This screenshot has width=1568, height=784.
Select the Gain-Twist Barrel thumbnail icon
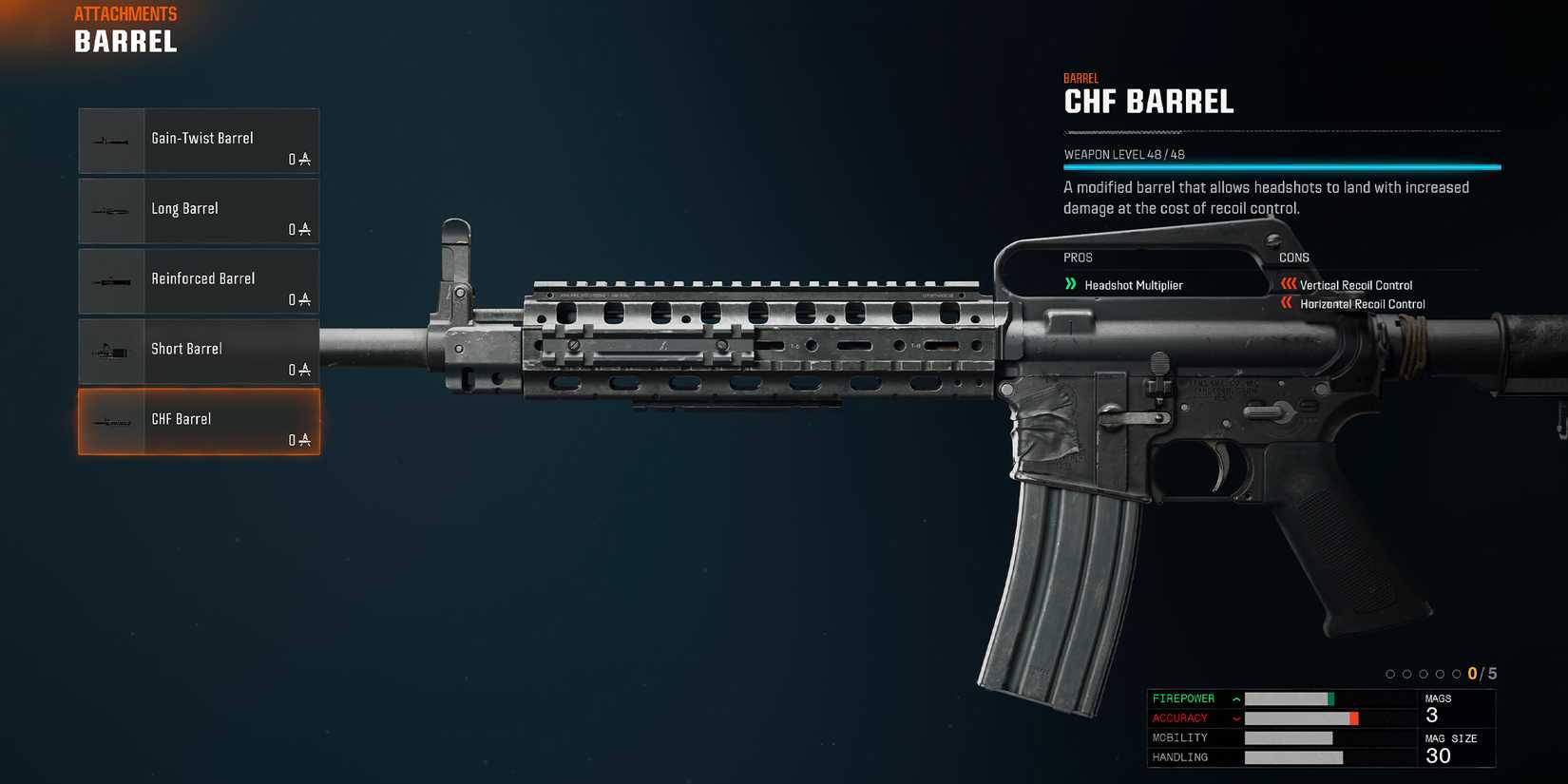coord(111,141)
